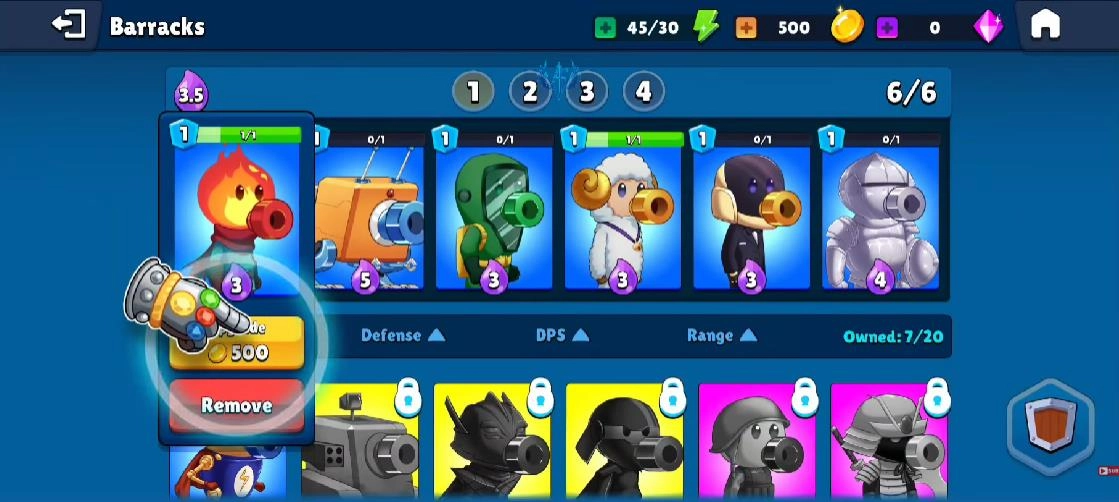This screenshot has height=502, width=1119.
Task: Sort units by Defense
Action: [x=402, y=336]
